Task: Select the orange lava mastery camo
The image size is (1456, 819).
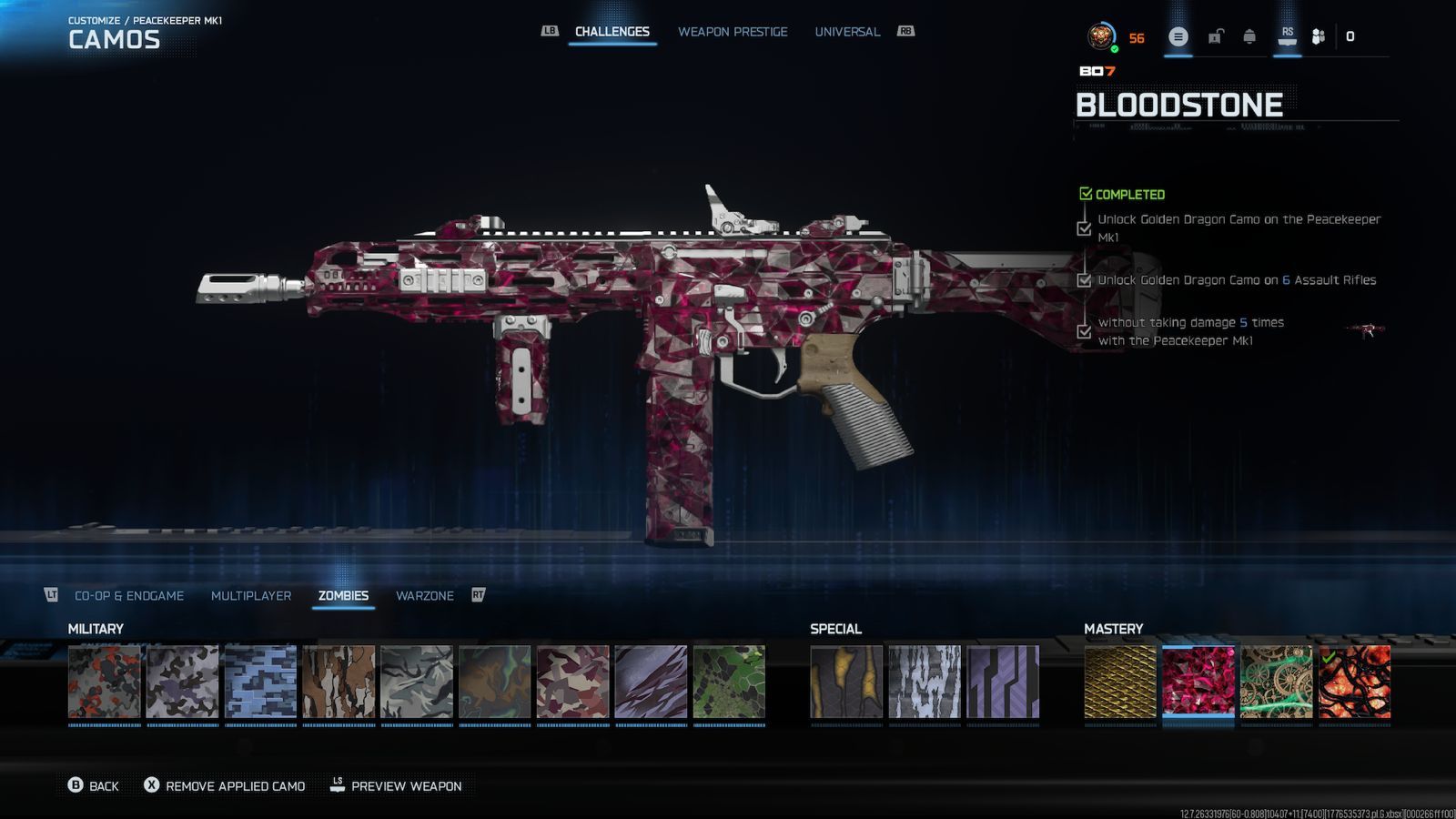Action: 1354,682
